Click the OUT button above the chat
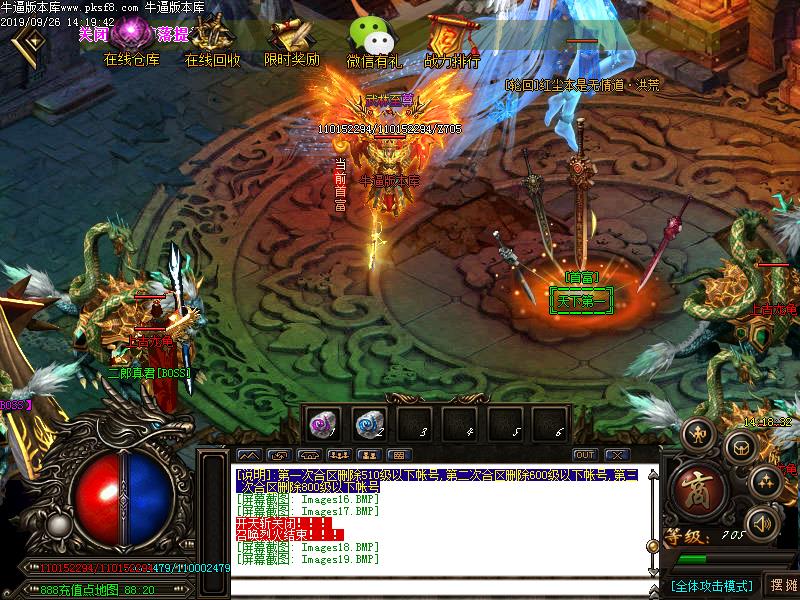The height and width of the screenshot is (600, 800). tap(585, 455)
